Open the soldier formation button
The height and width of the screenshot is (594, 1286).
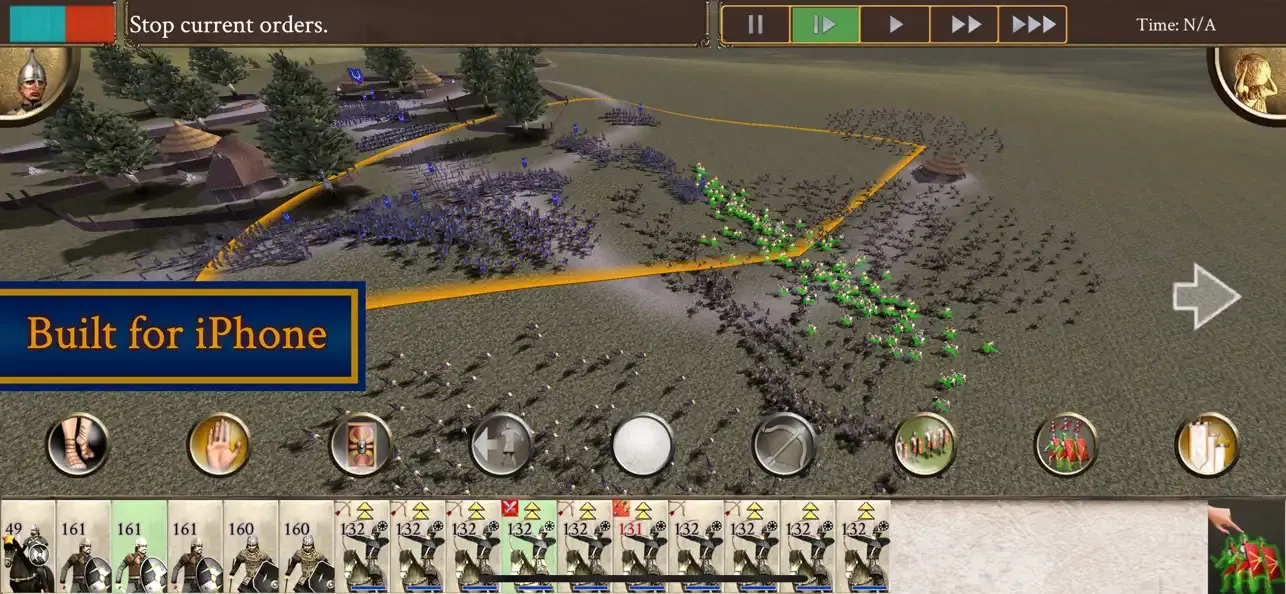point(925,445)
